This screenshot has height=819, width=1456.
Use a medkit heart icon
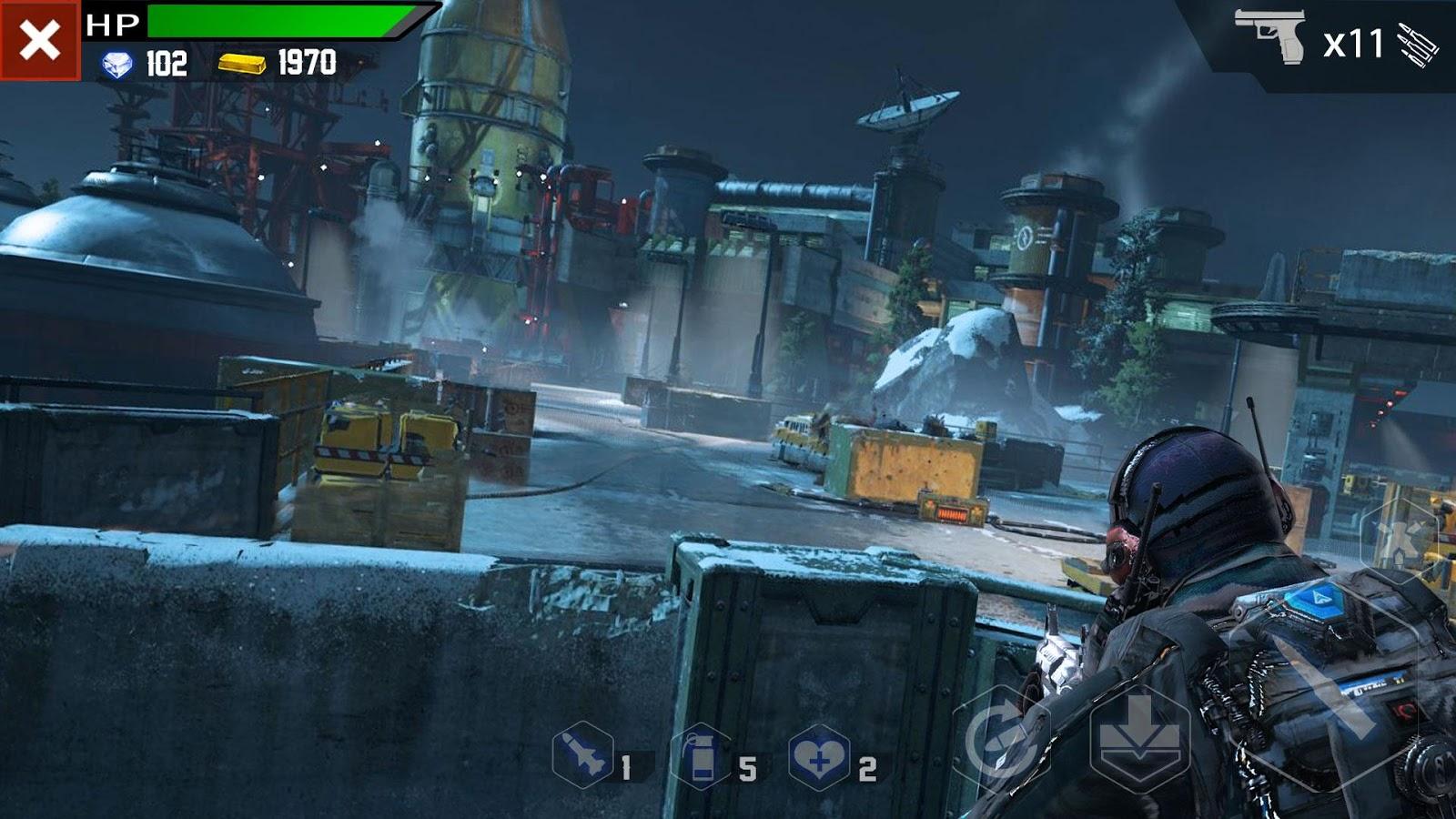coord(818,757)
